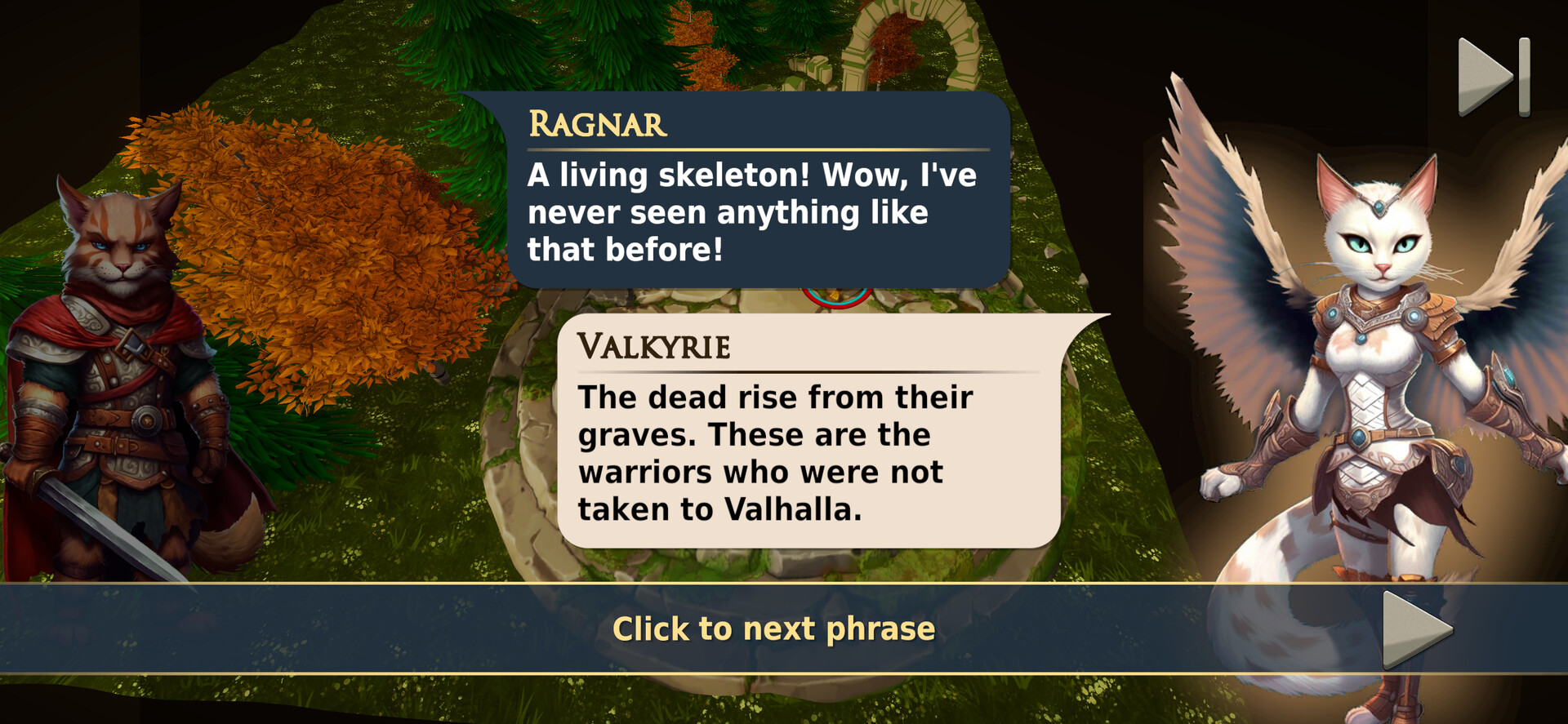Select the Ragnar name header
The image size is (1568, 724).
pyautogui.click(x=598, y=124)
